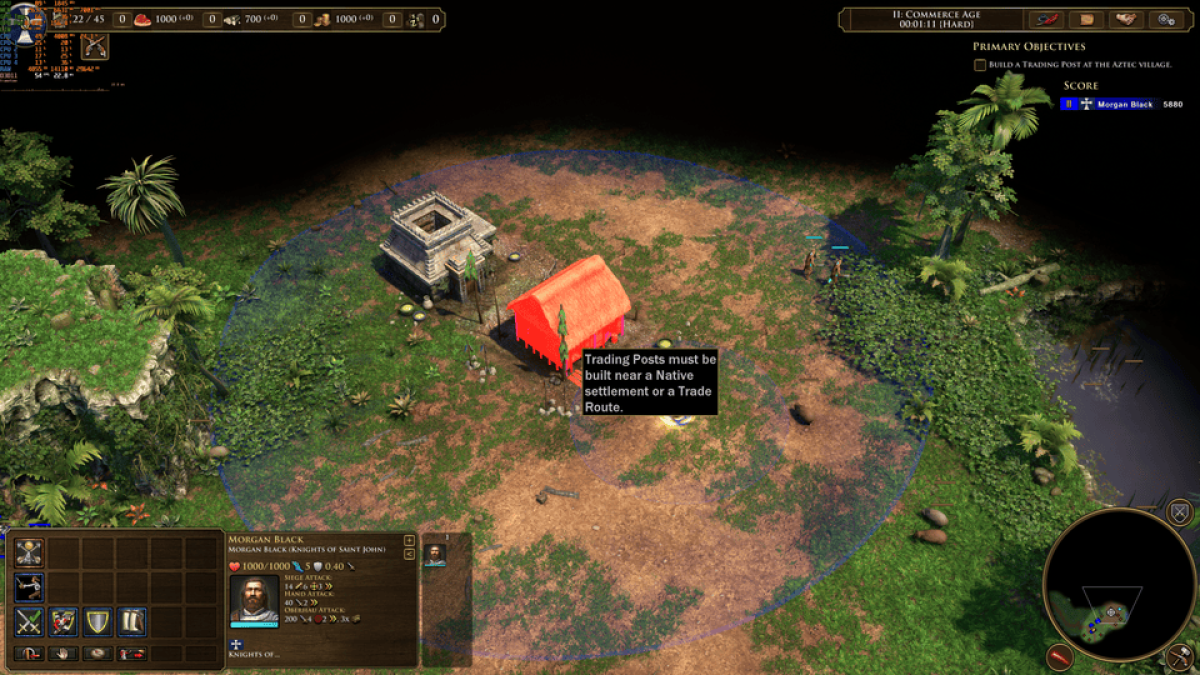This screenshot has width=1200, height=675.
Task: Choose the red-and-white knight shield stance
Action: coord(64,621)
